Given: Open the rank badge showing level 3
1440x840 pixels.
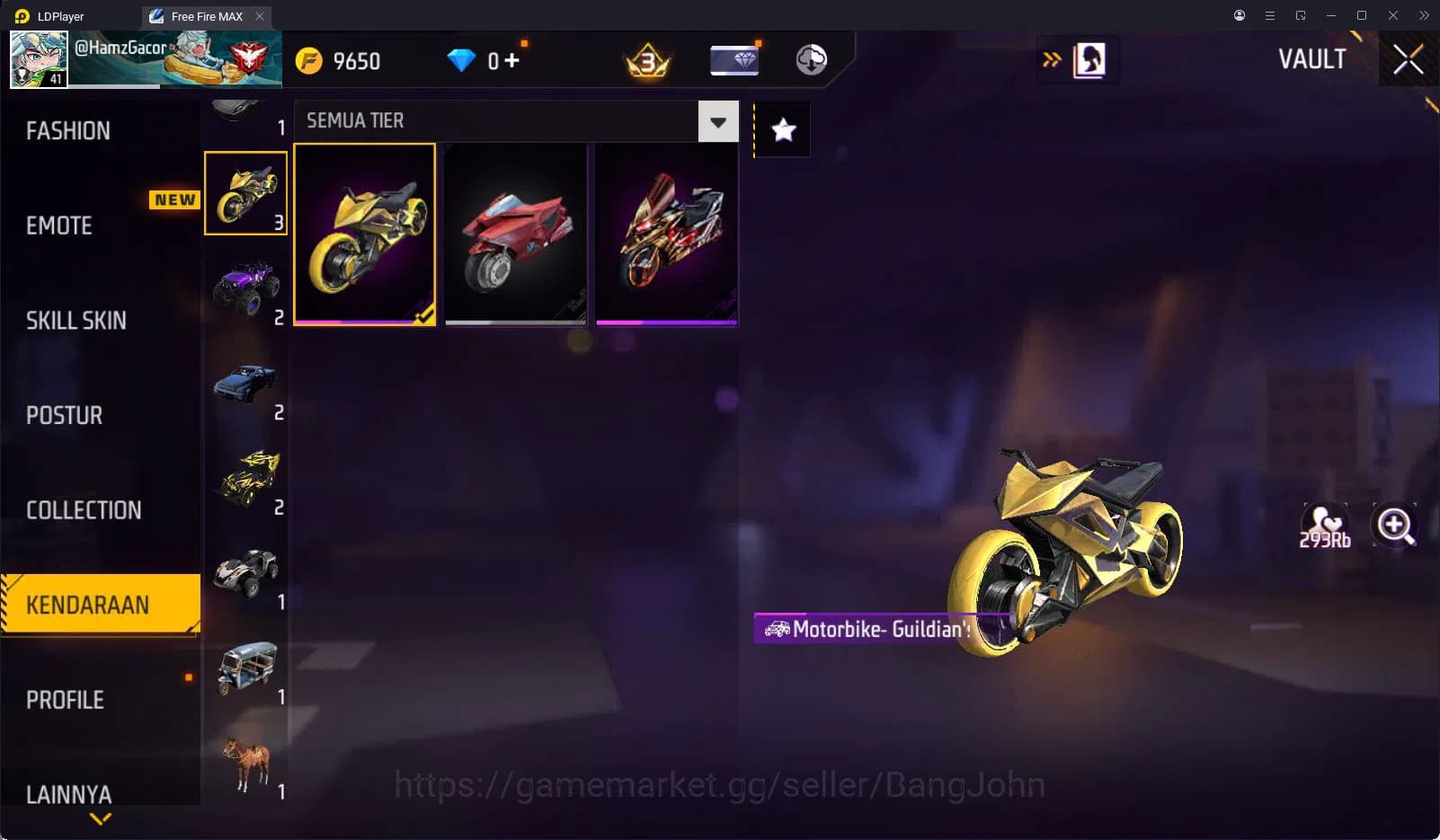Looking at the screenshot, I should [646, 59].
